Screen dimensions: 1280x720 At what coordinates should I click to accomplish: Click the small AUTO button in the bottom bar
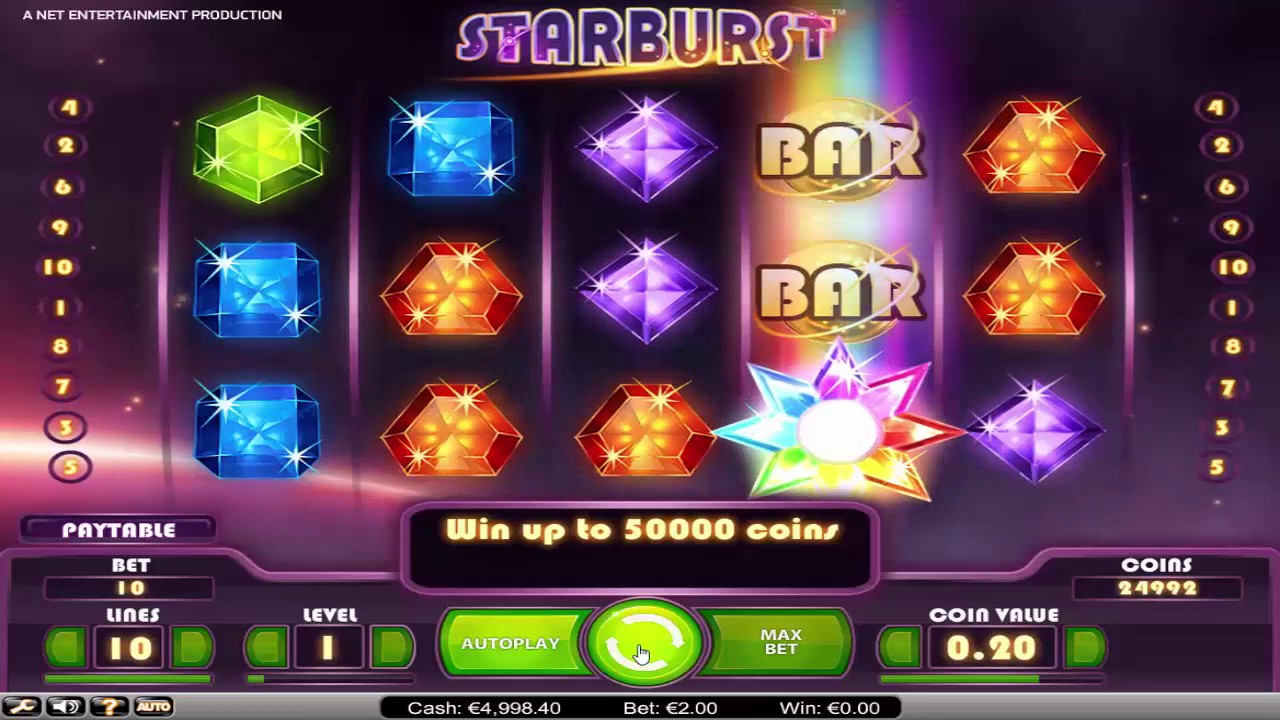pos(153,707)
